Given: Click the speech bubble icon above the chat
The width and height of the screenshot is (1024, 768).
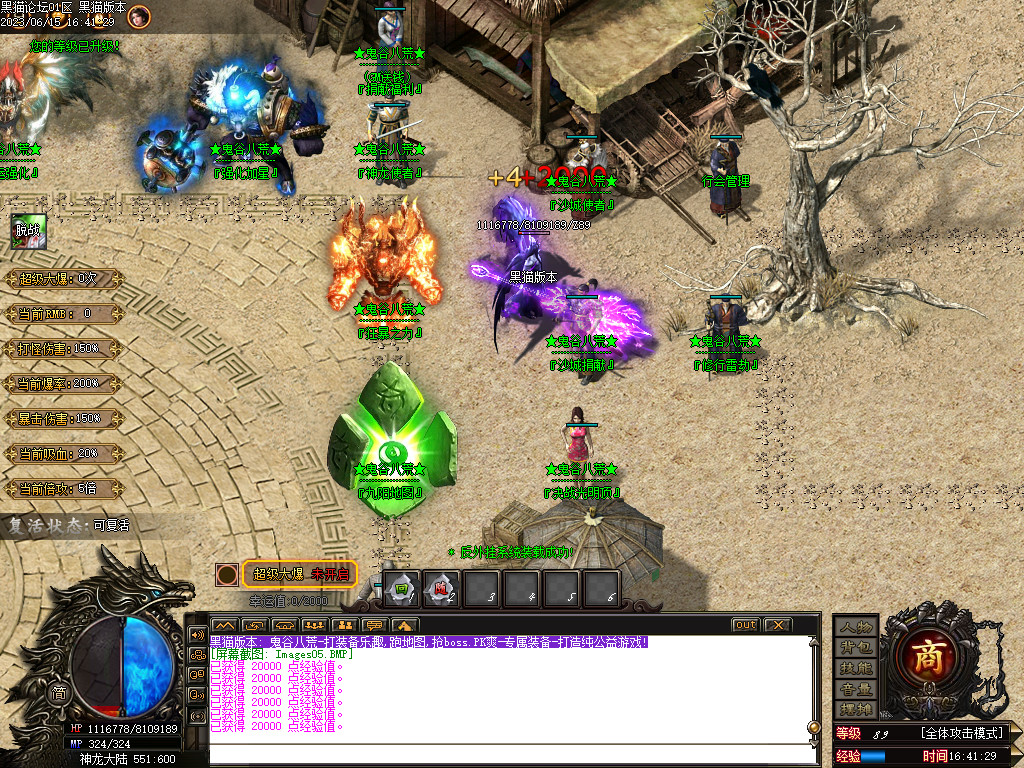Looking at the screenshot, I should coord(373,625).
